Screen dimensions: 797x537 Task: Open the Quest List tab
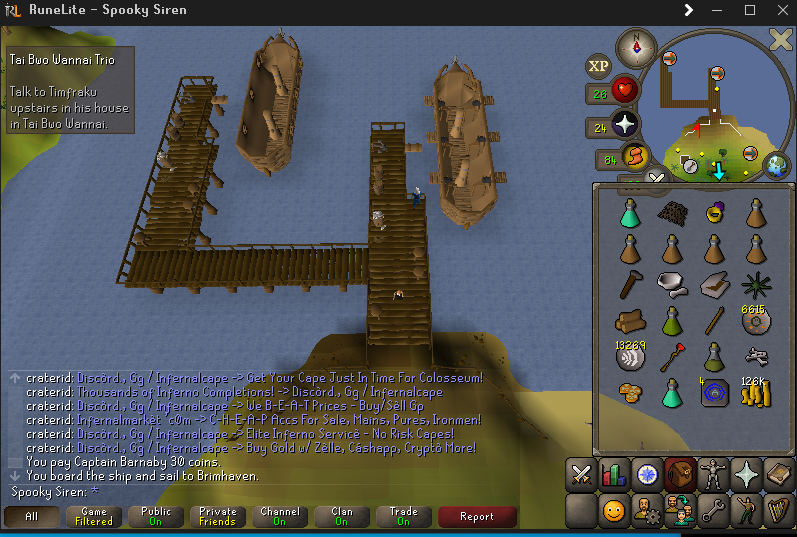[x=647, y=475]
